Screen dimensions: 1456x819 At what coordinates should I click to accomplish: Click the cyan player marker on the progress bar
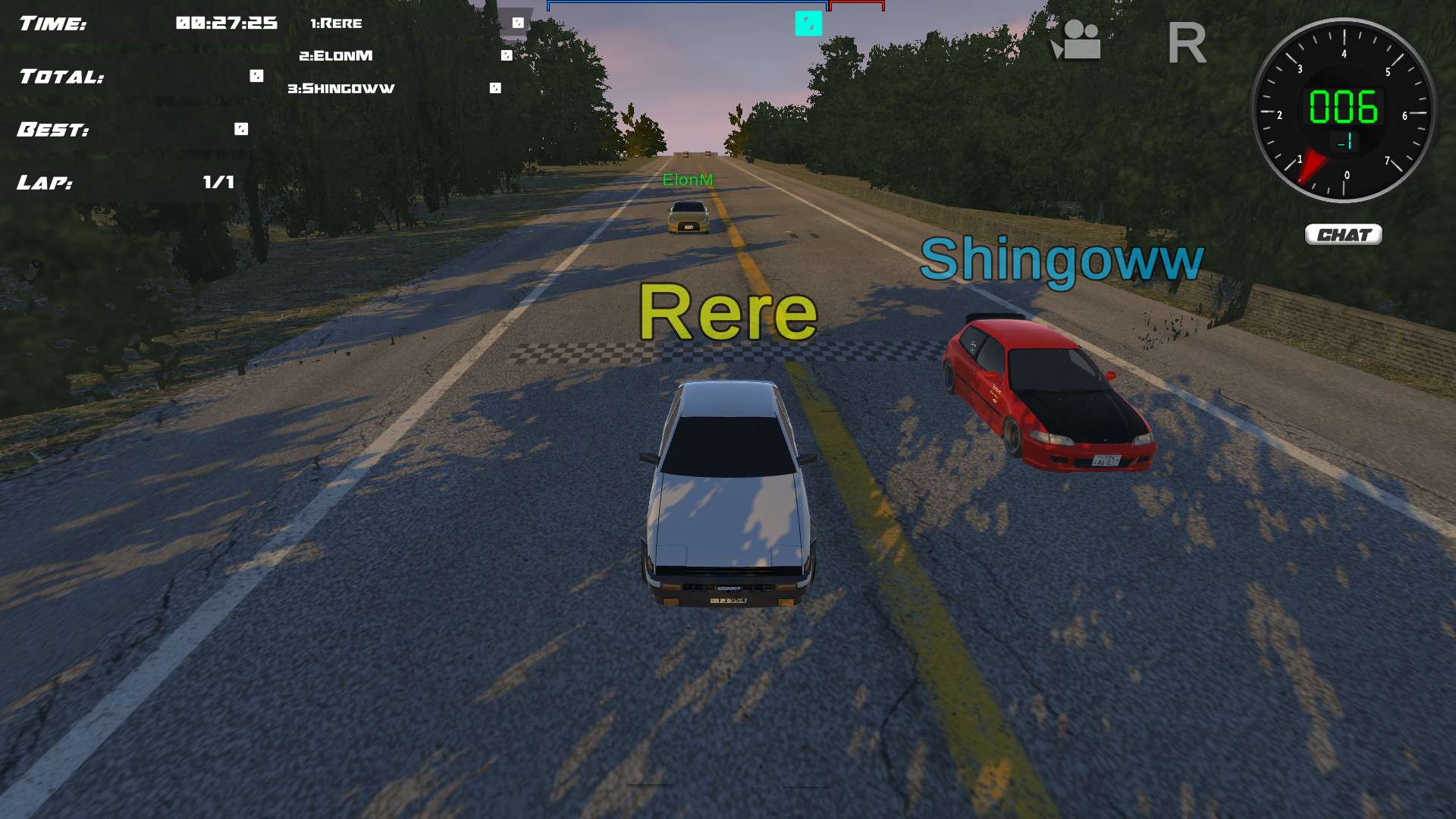(808, 25)
